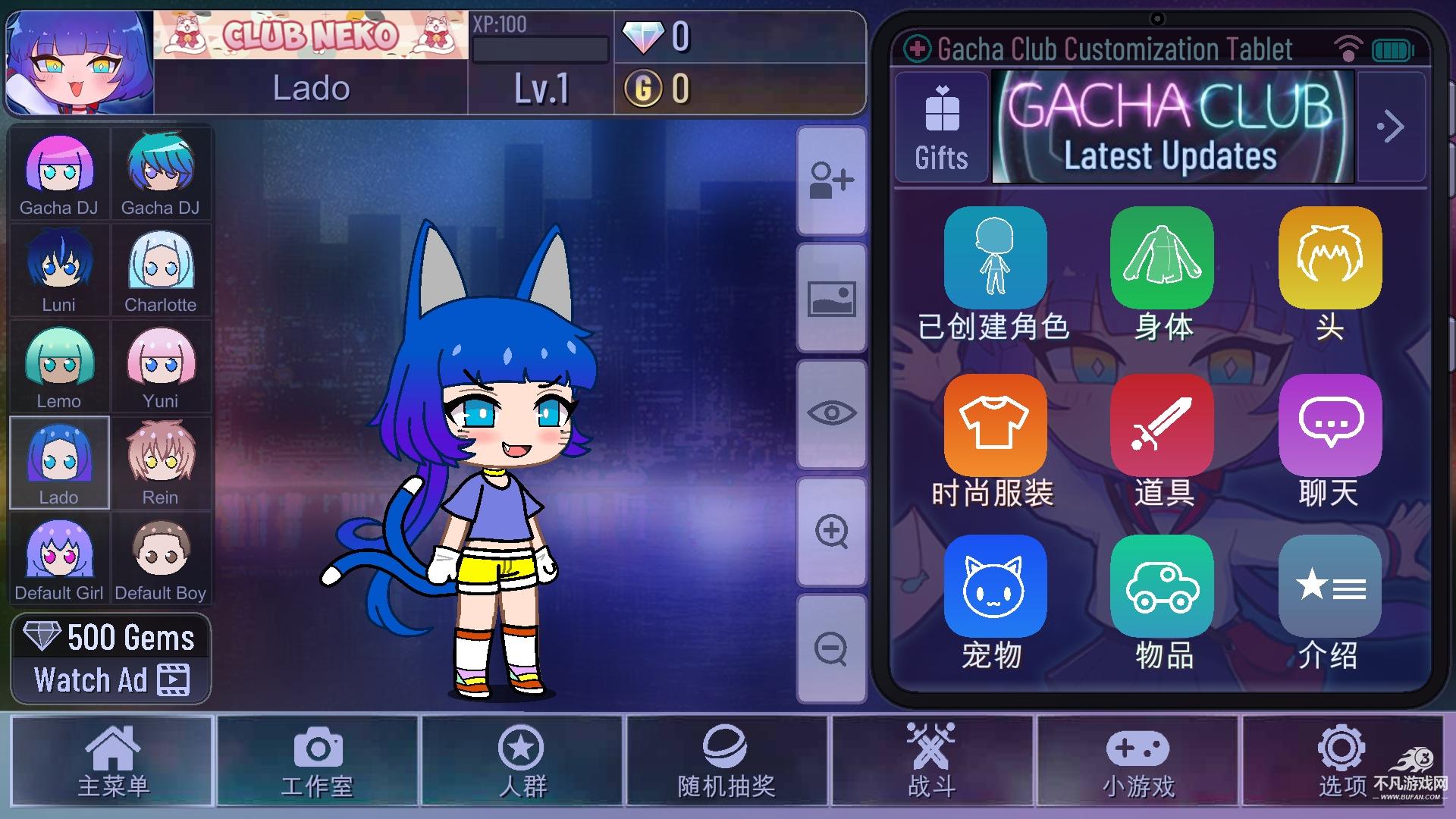Zoom out on the character preview
This screenshot has width=1456, height=819.
click(832, 648)
